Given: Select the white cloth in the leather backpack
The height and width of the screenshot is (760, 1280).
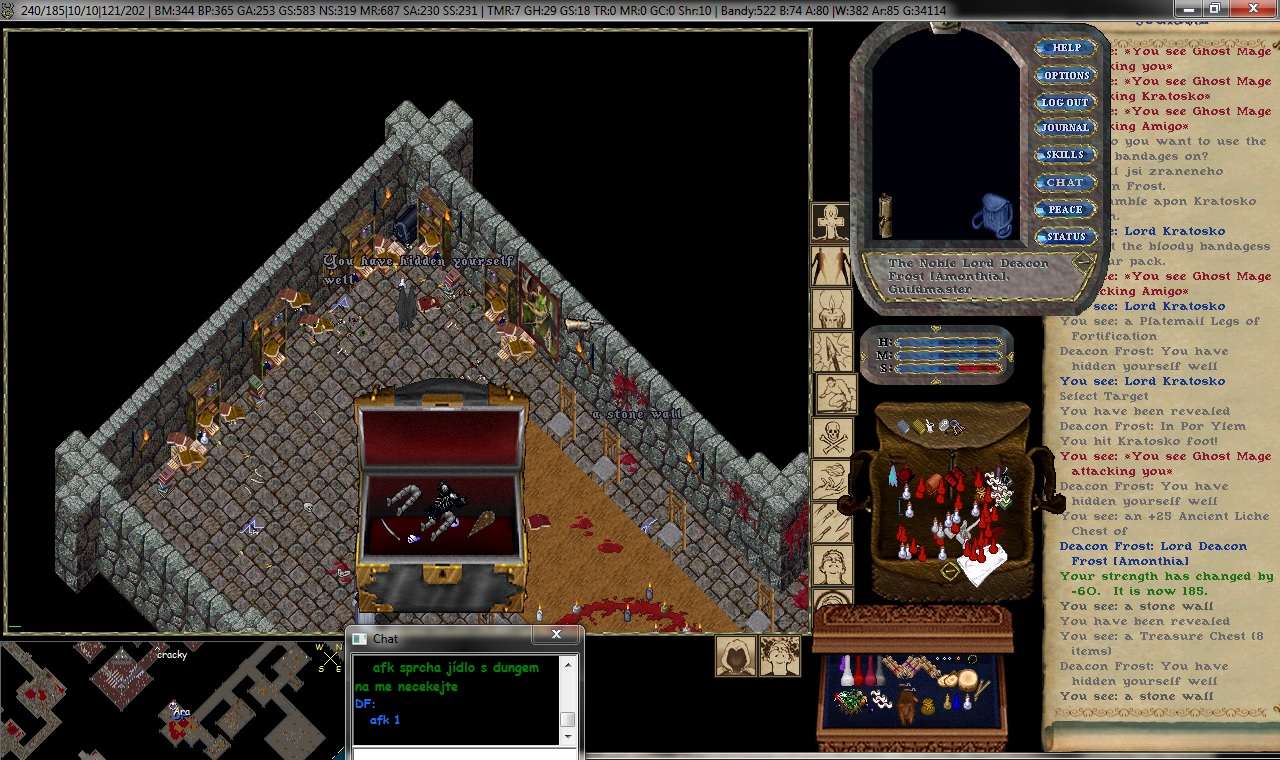Looking at the screenshot, I should [x=981, y=567].
